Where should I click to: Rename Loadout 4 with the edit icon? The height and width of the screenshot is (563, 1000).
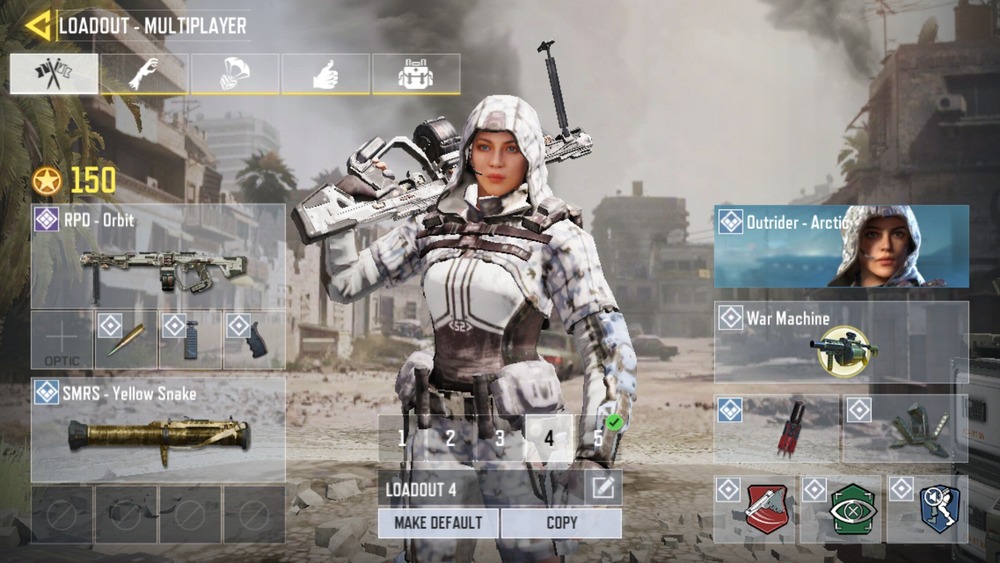(603, 488)
